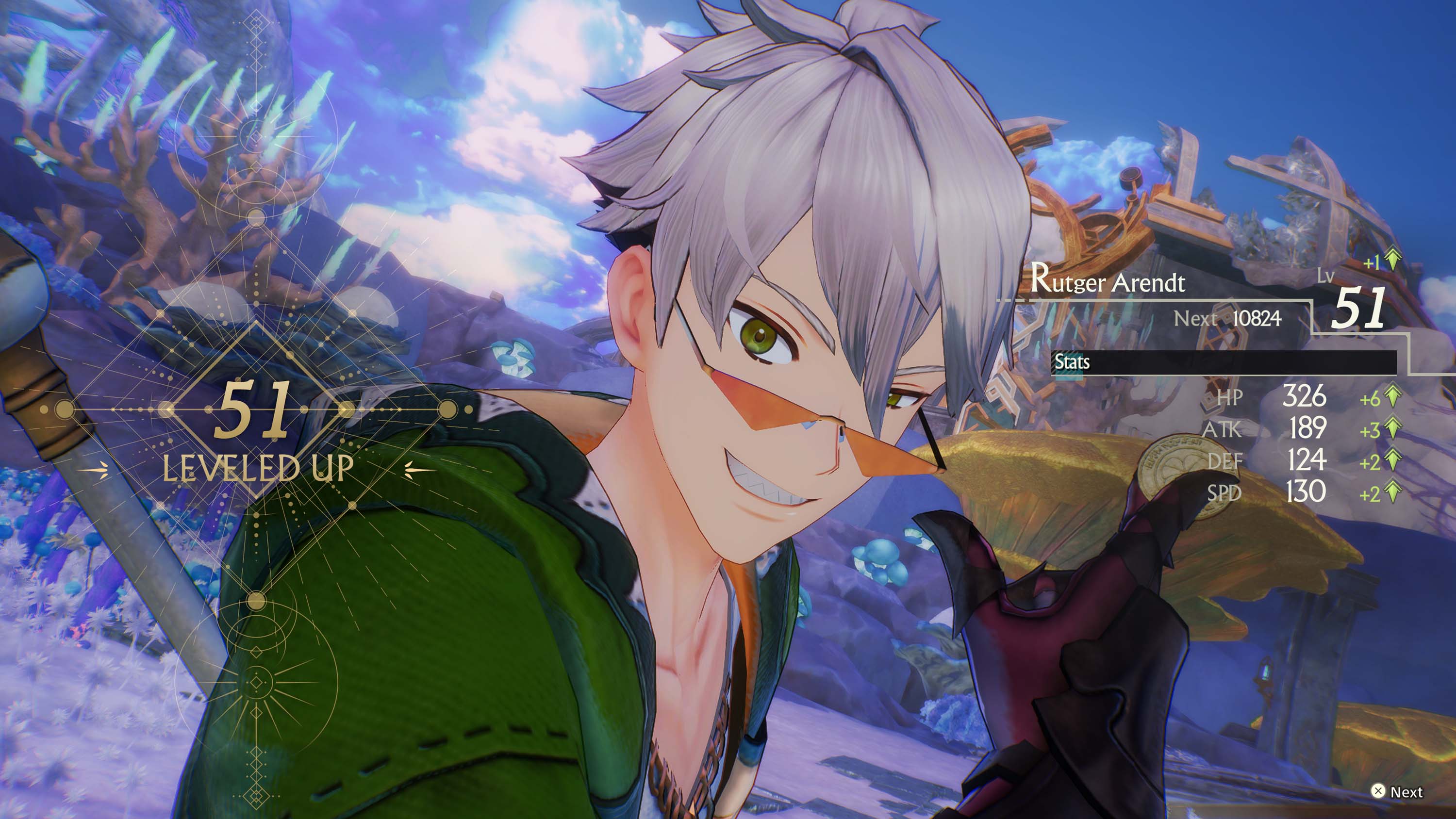This screenshot has height=819, width=1456.
Task: Select the Stats section header
Action: [x=1072, y=362]
